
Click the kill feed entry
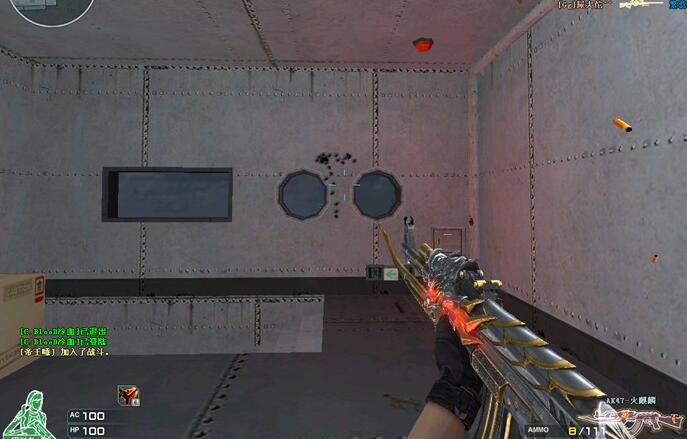[x=620, y=6]
